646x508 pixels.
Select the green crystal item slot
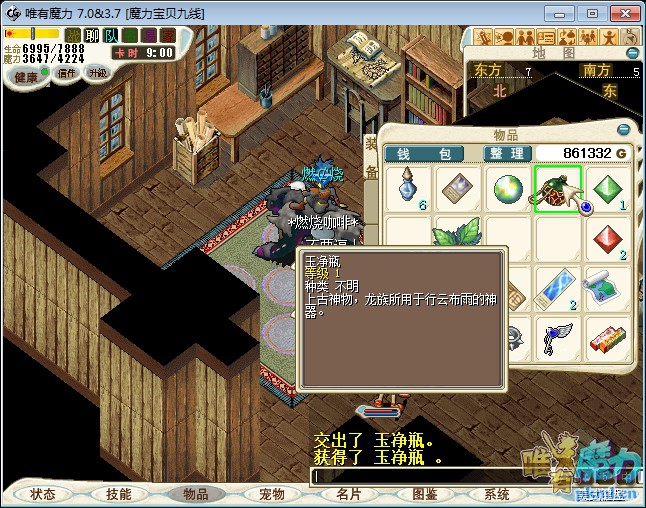click(x=608, y=188)
